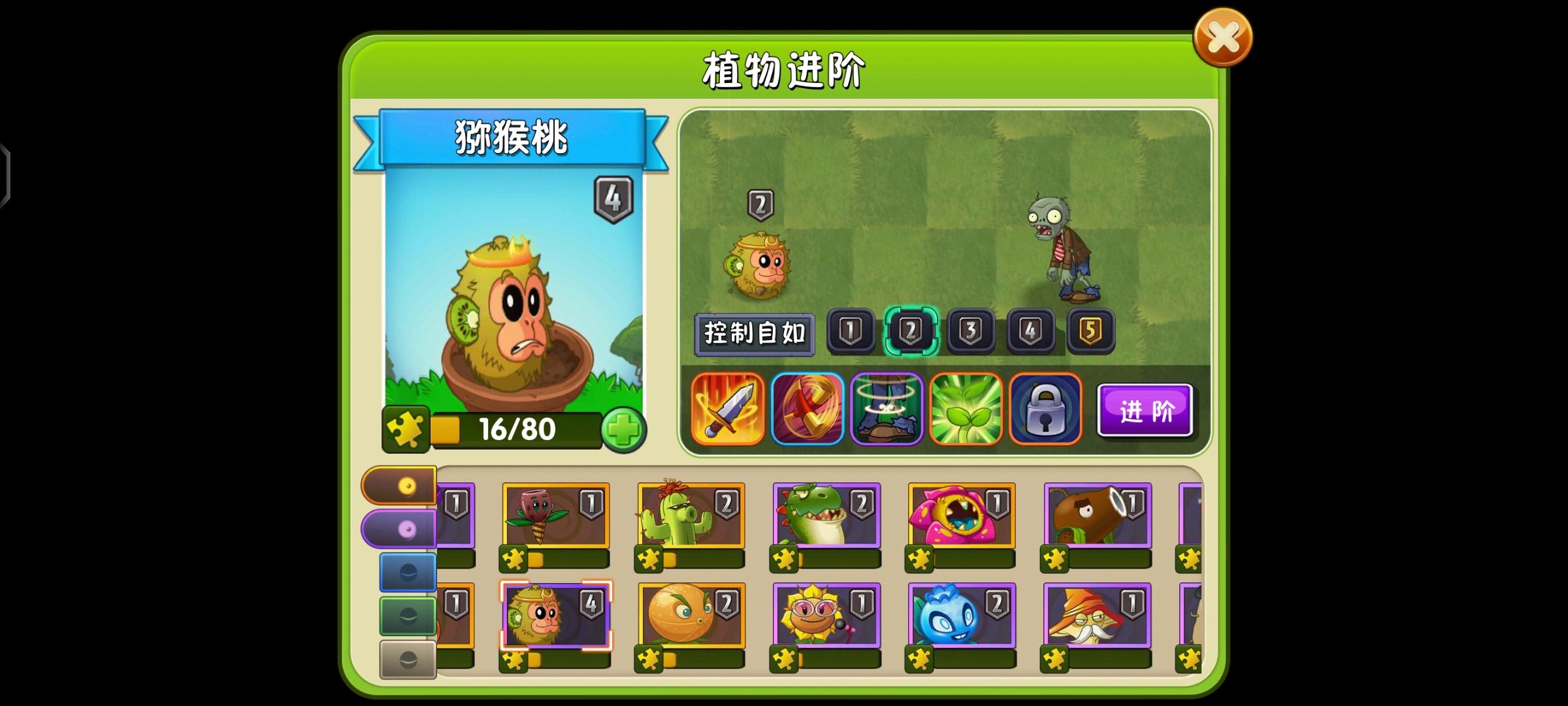The height and width of the screenshot is (706, 1568).
Task: Select level 1 on the demo level selector
Action: tap(850, 331)
